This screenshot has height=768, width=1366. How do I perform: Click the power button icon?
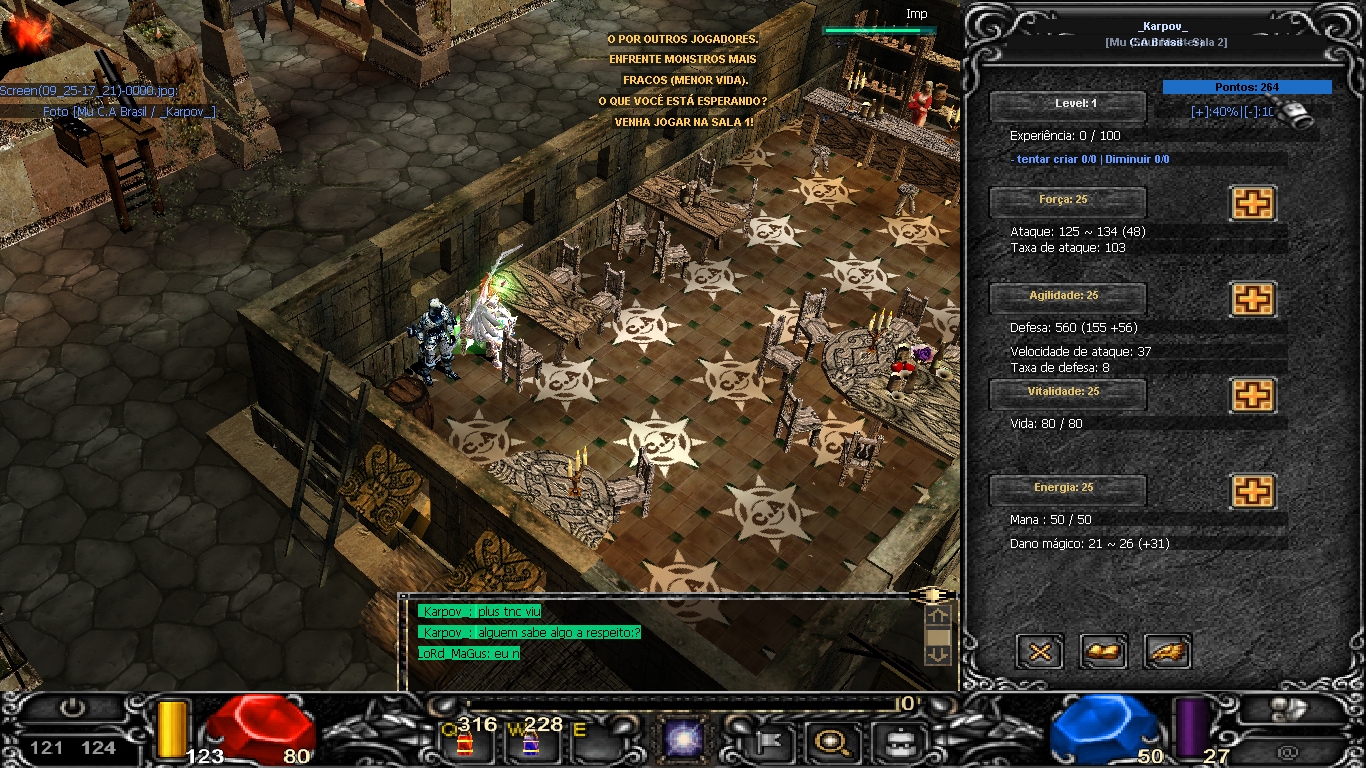pos(71,708)
